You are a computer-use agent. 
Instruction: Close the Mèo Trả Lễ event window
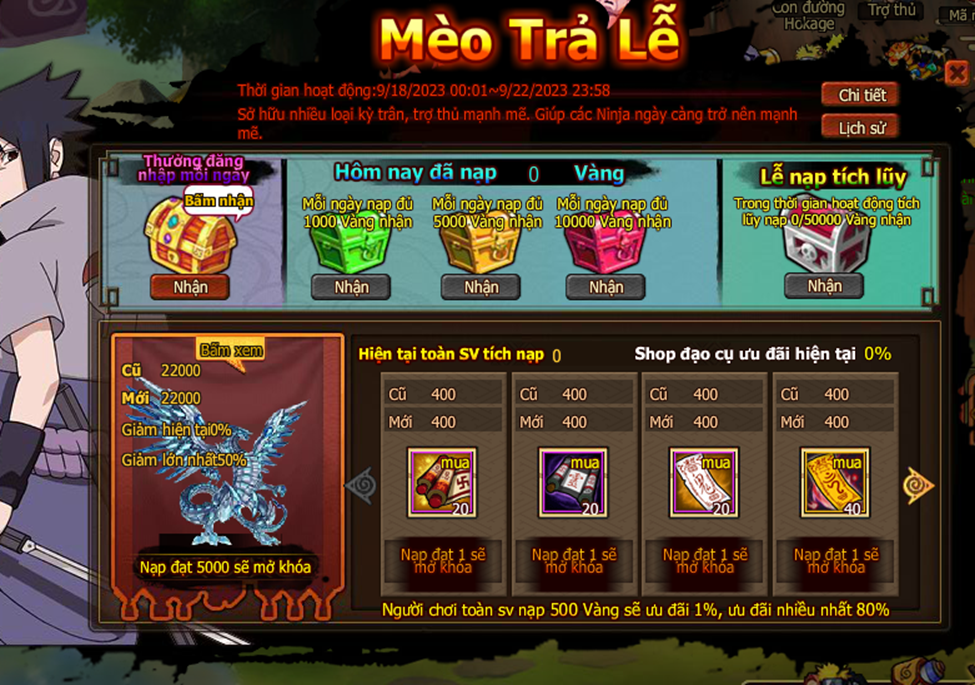(x=955, y=73)
